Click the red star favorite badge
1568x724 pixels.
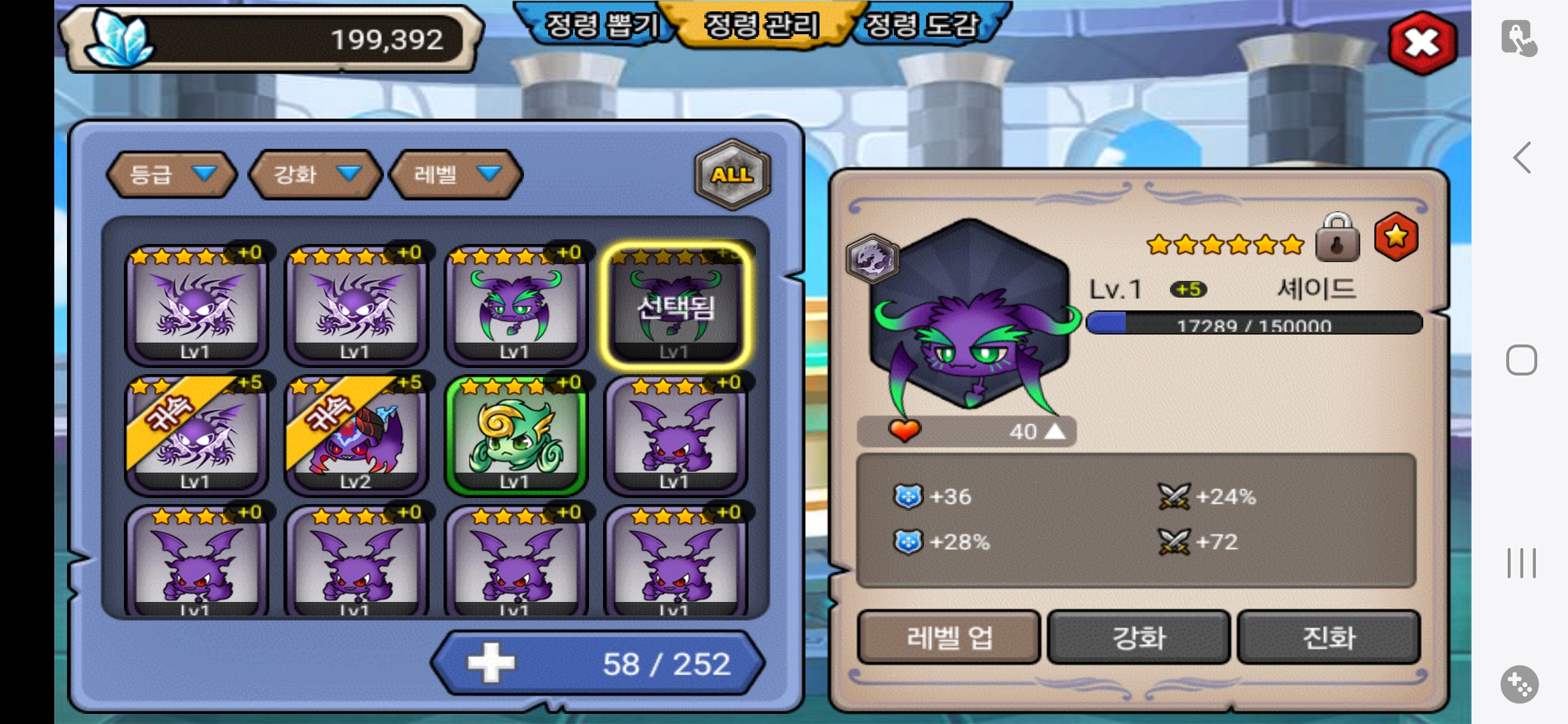tap(1396, 237)
